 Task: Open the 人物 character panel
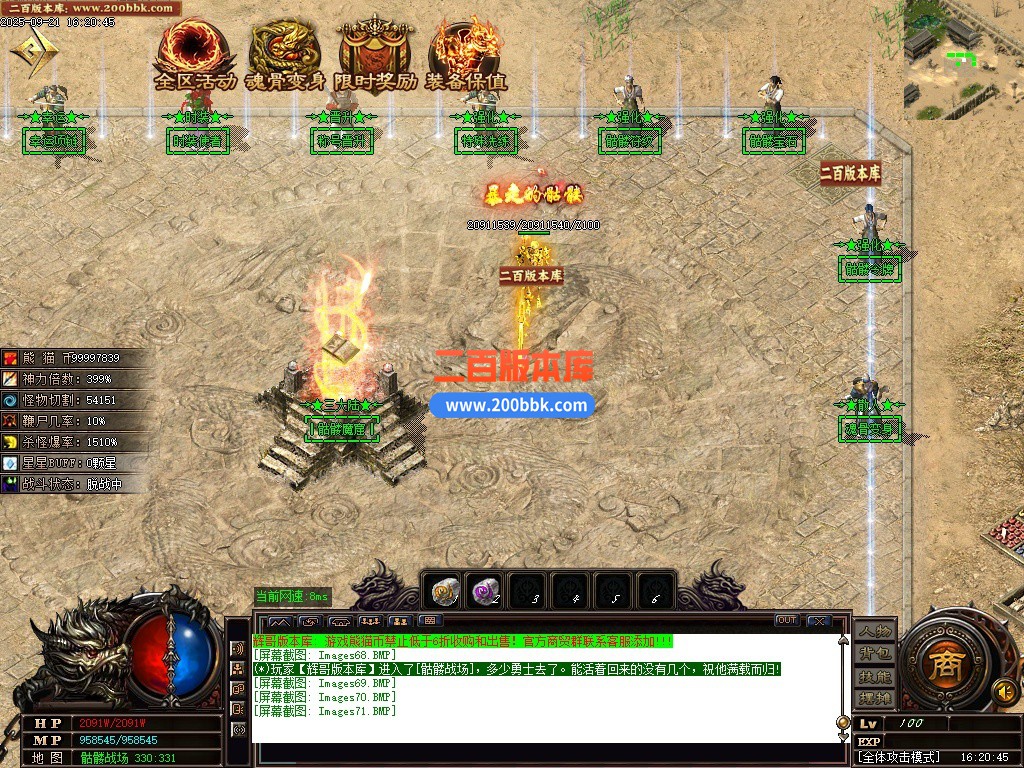pyautogui.click(x=874, y=632)
